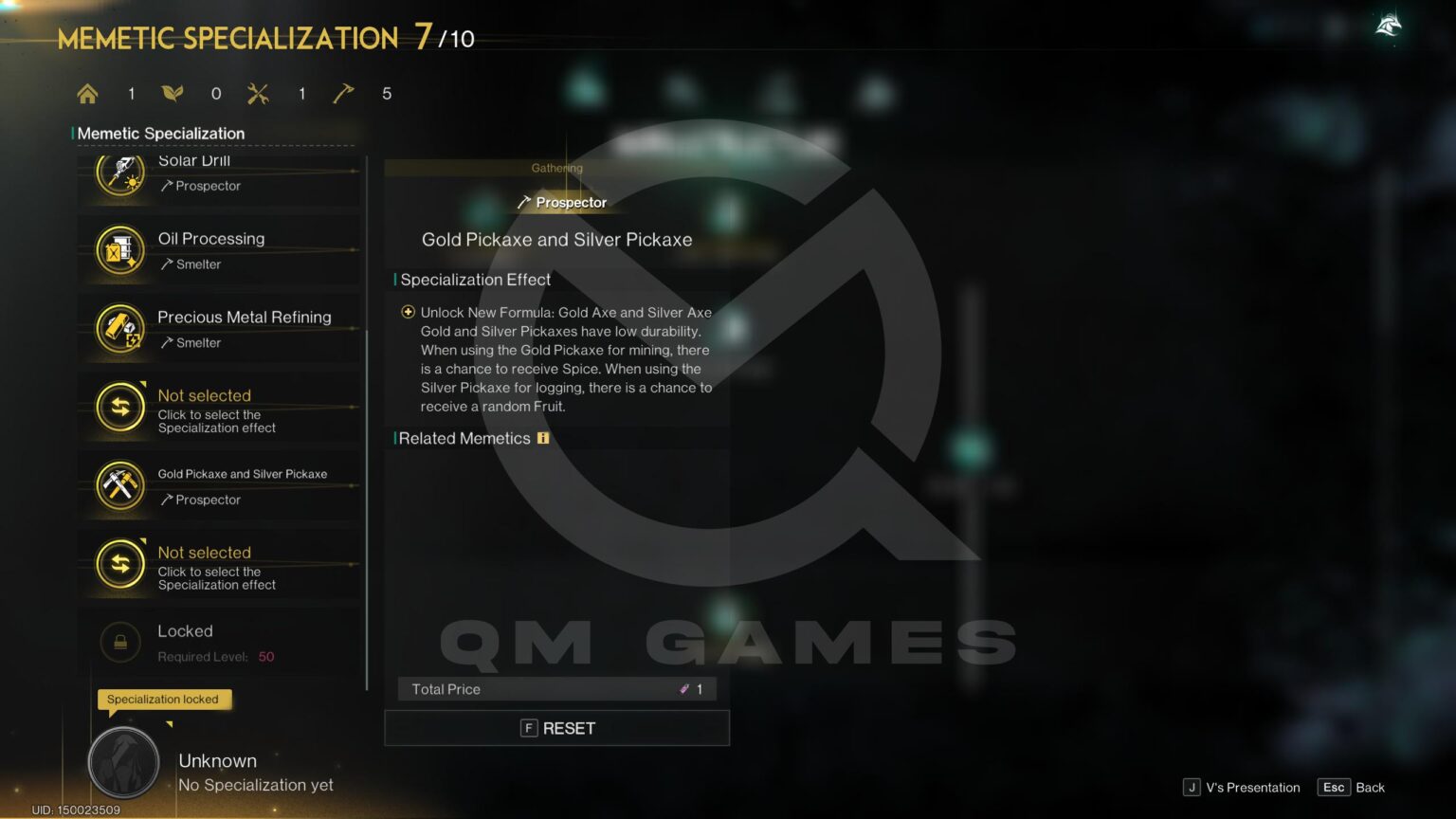Image resolution: width=1456 pixels, height=819 pixels.
Task: Click the Precious Metal Refining gold bar icon
Action: pyautogui.click(x=119, y=329)
